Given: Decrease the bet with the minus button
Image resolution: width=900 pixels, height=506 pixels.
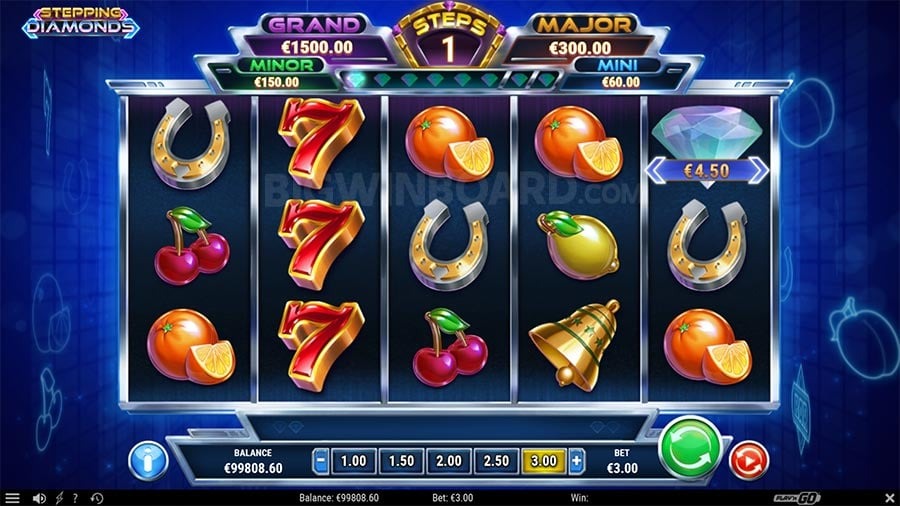Looking at the screenshot, I should [320, 462].
